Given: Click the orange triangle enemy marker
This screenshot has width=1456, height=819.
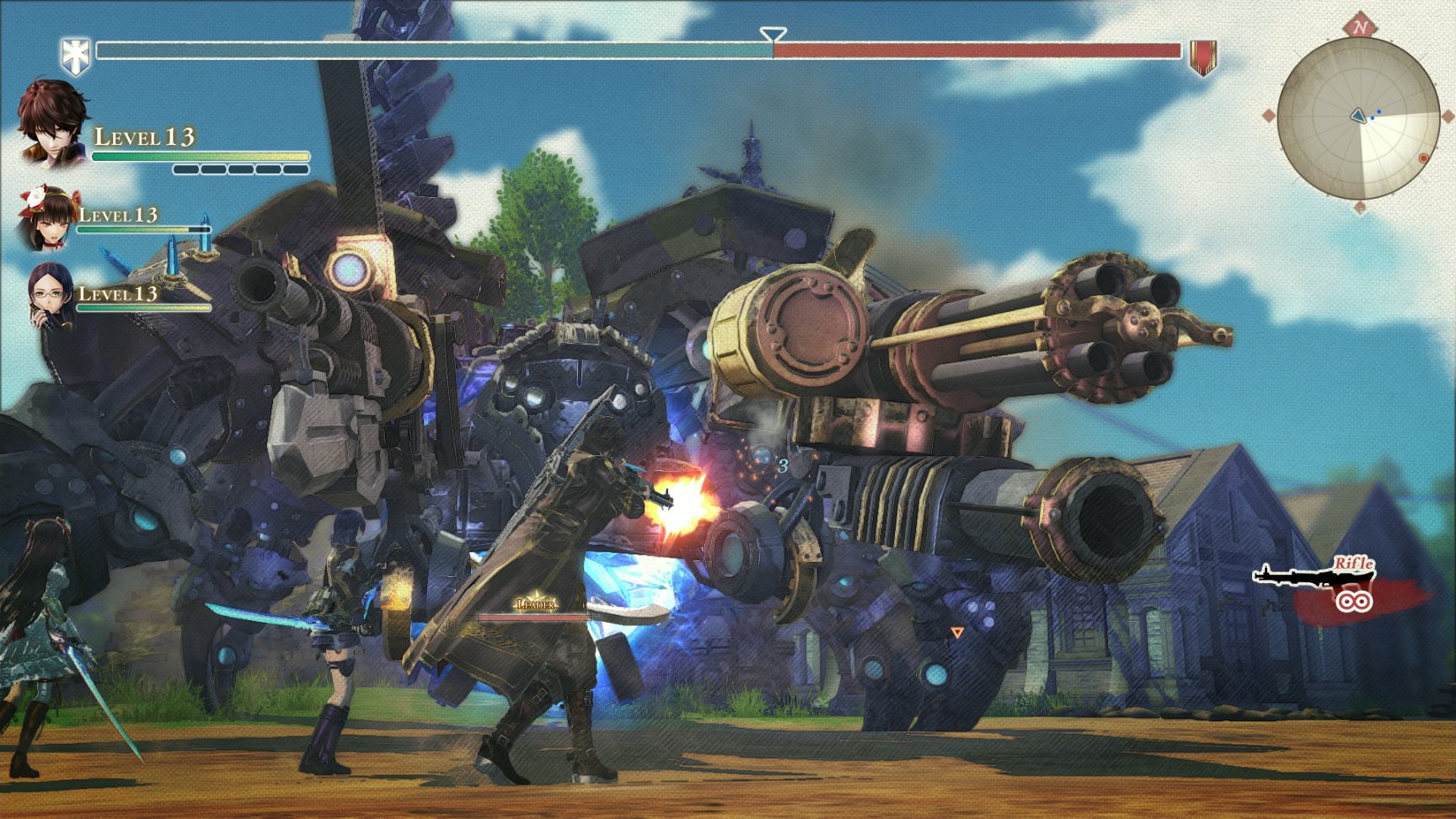Looking at the screenshot, I should (958, 629).
